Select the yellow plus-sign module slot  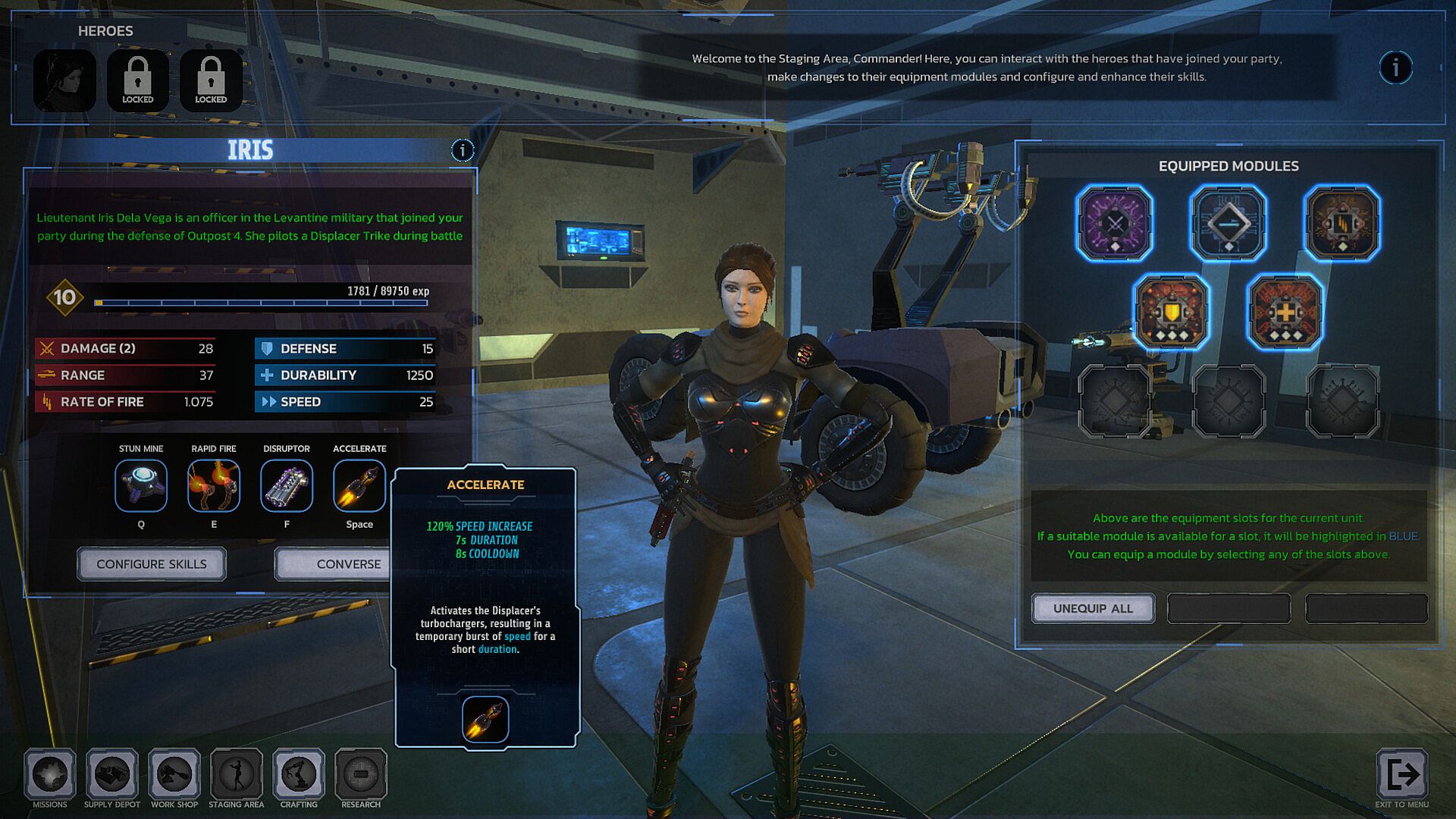click(x=1285, y=312)
